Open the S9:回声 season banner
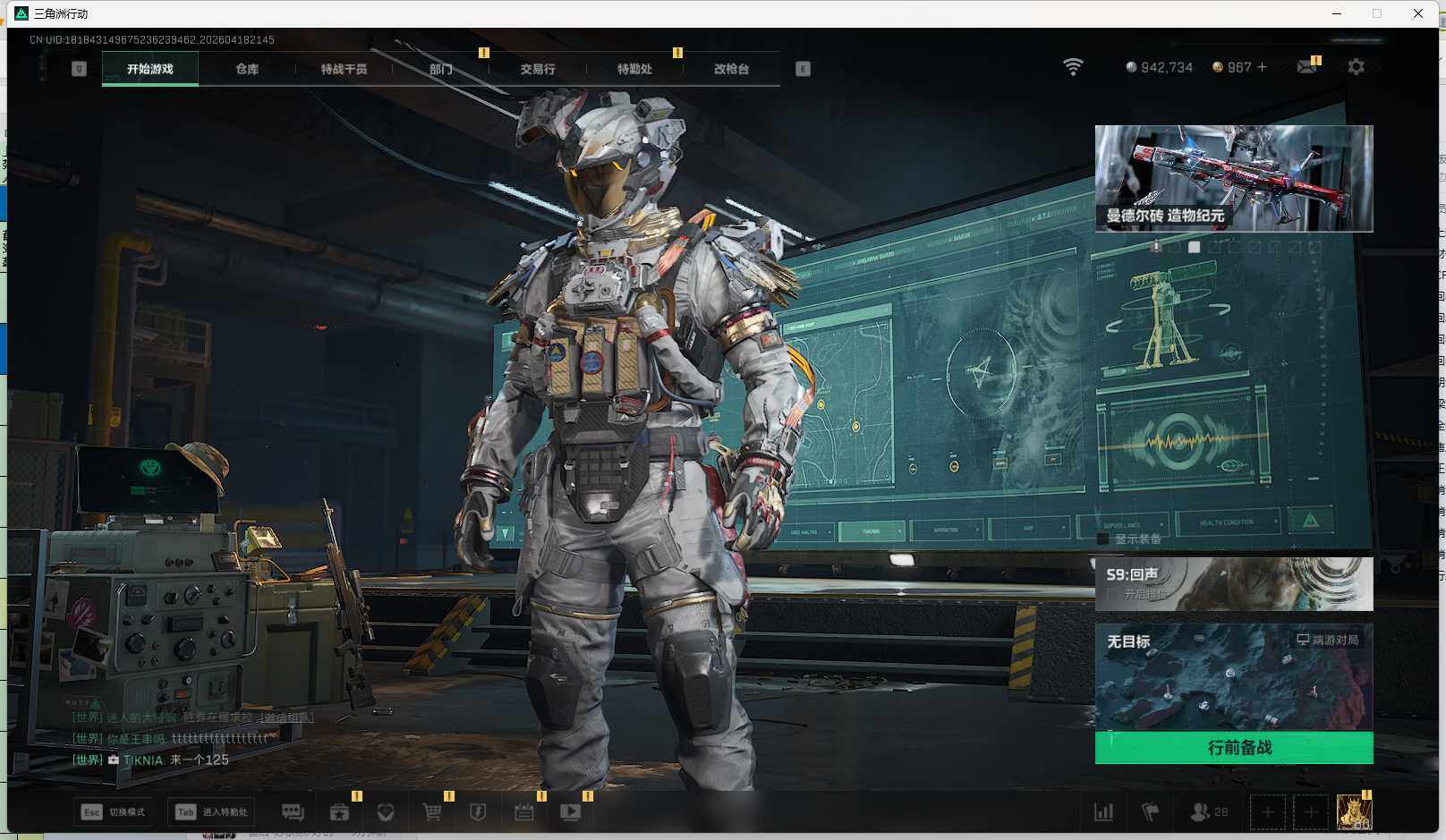Screen dimensions: 1446x840 (x=1233, y=583)
